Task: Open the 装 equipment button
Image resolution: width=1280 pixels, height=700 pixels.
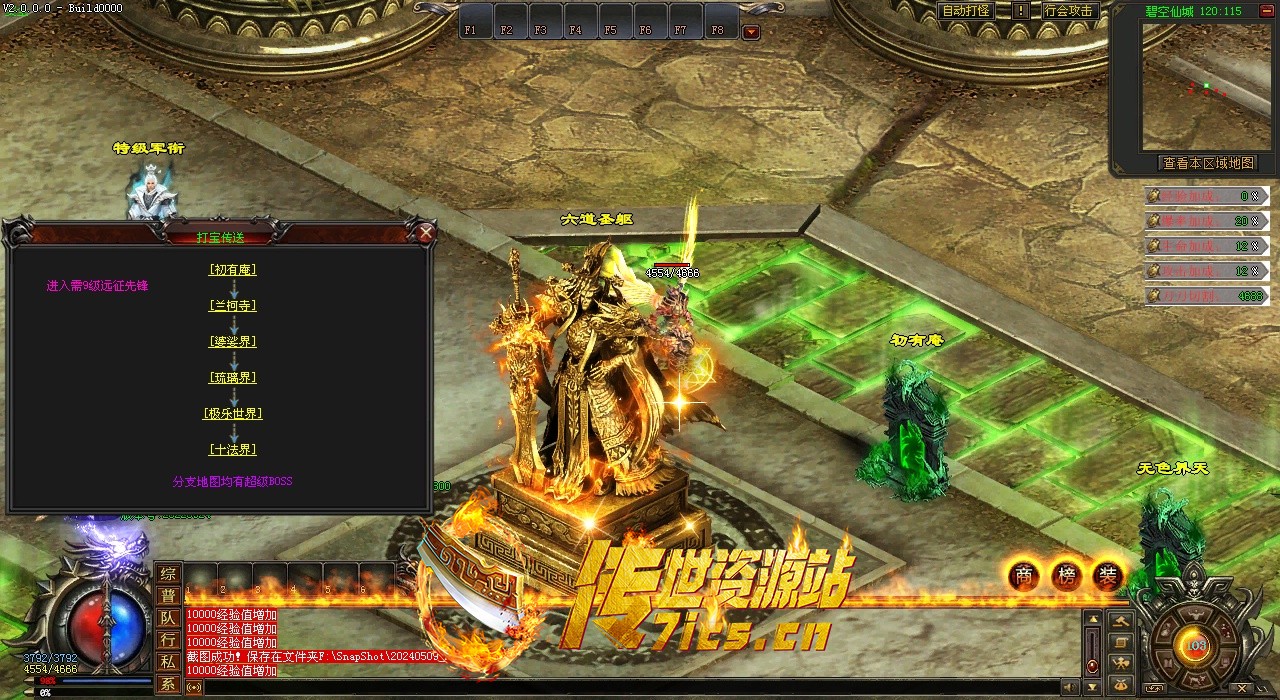Action: (1108, 575)
